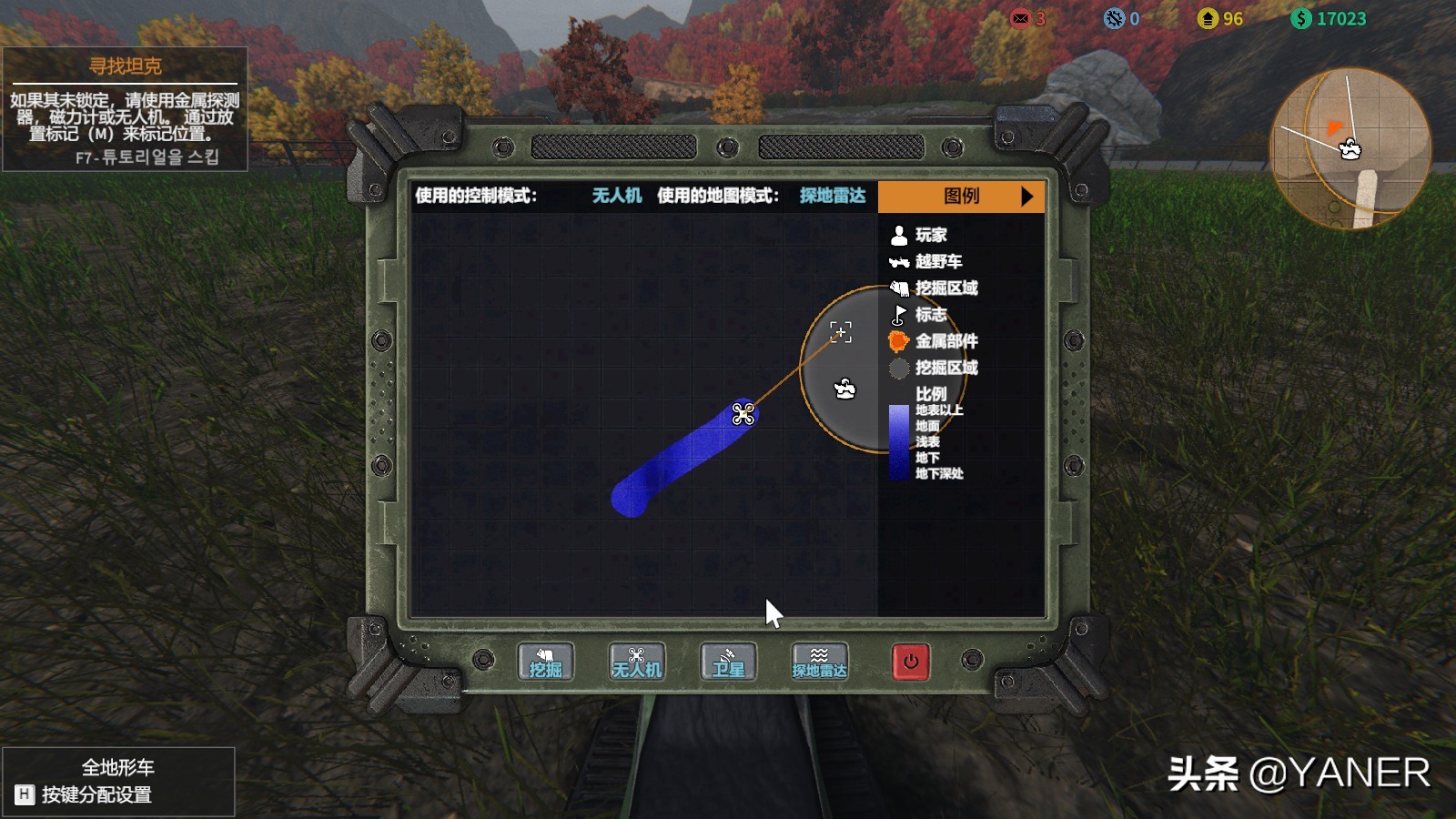Select the 无人机 drone control button
The height and width of the screenshot is (819, 1456).
(x=637, y=662)
